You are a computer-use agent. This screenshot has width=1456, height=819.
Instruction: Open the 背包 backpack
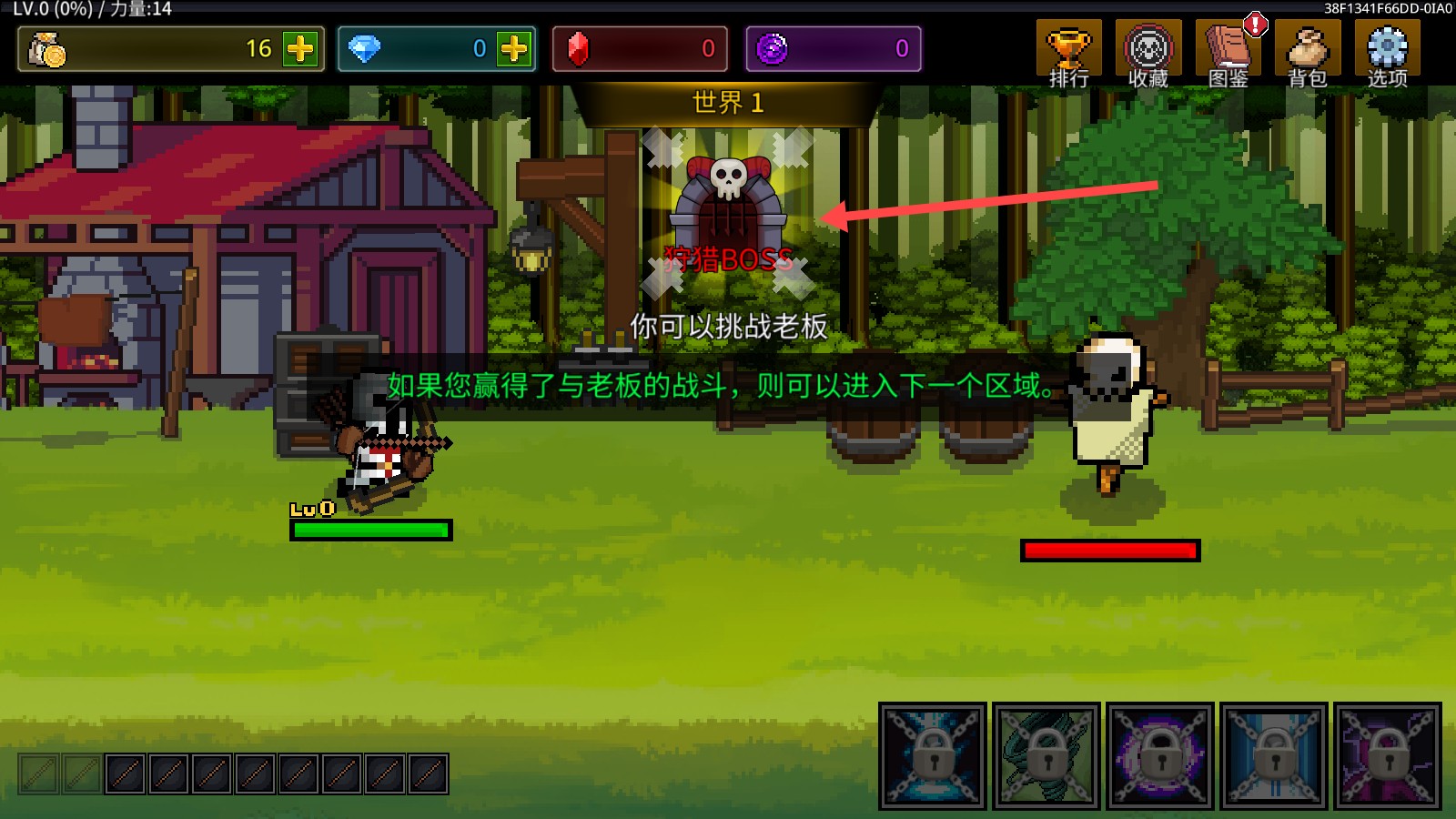pos(1308,53)
